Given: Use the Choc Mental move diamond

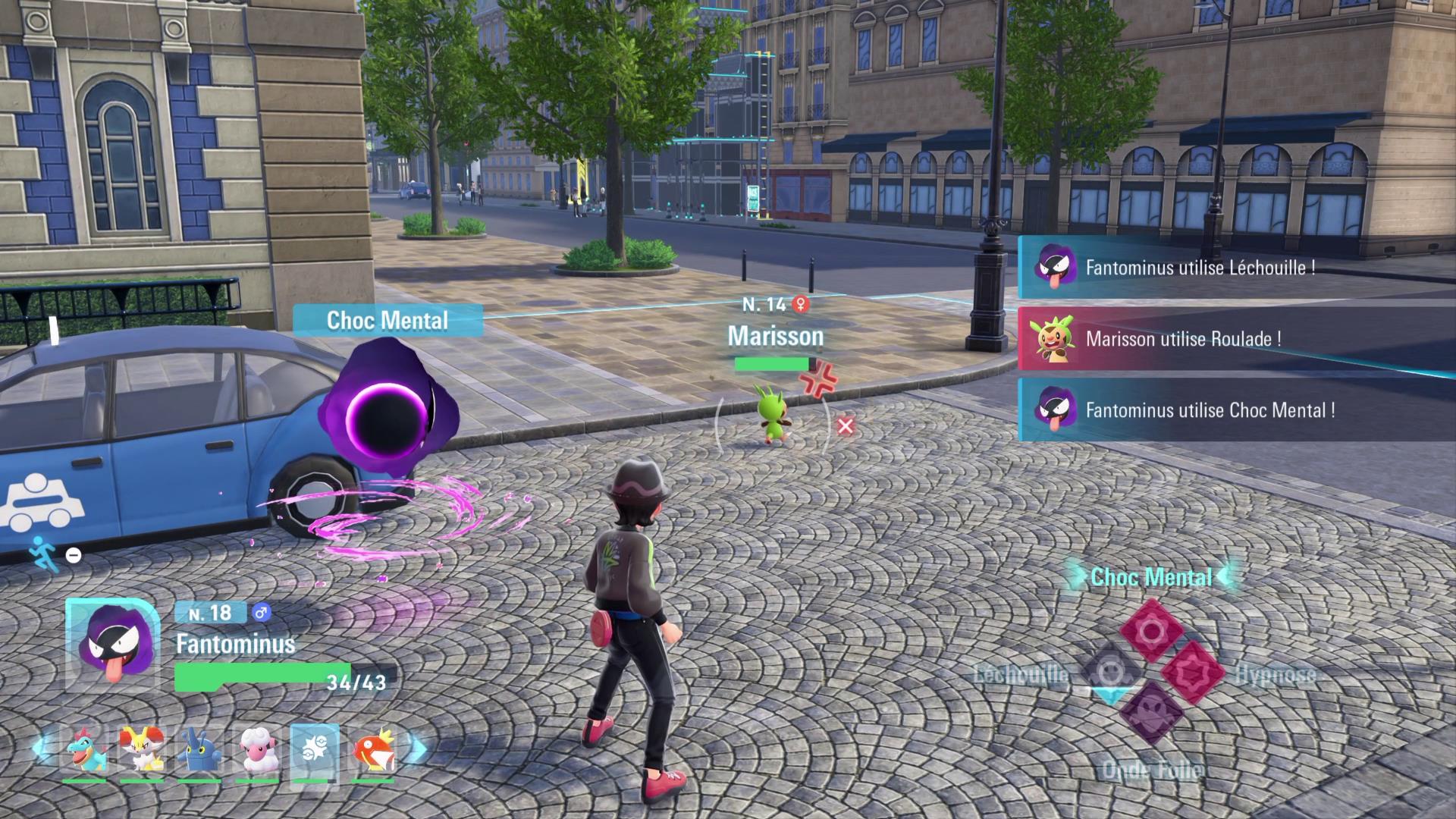Looking at the screenshot, I should (x=1151, y=631).
